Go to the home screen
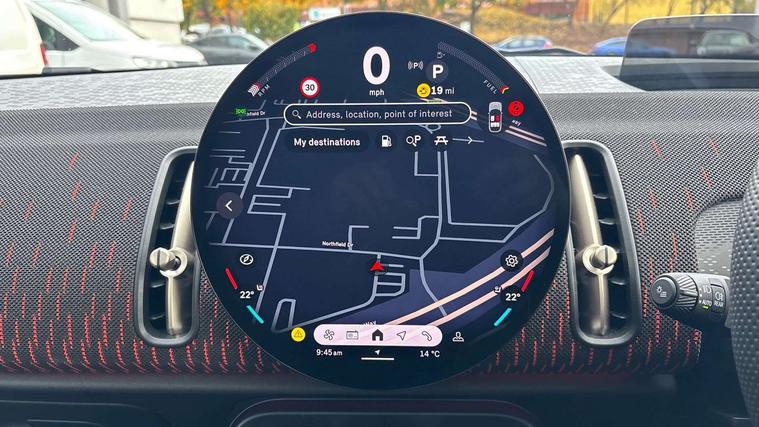759x427 pixels. (x=377, y=335)
